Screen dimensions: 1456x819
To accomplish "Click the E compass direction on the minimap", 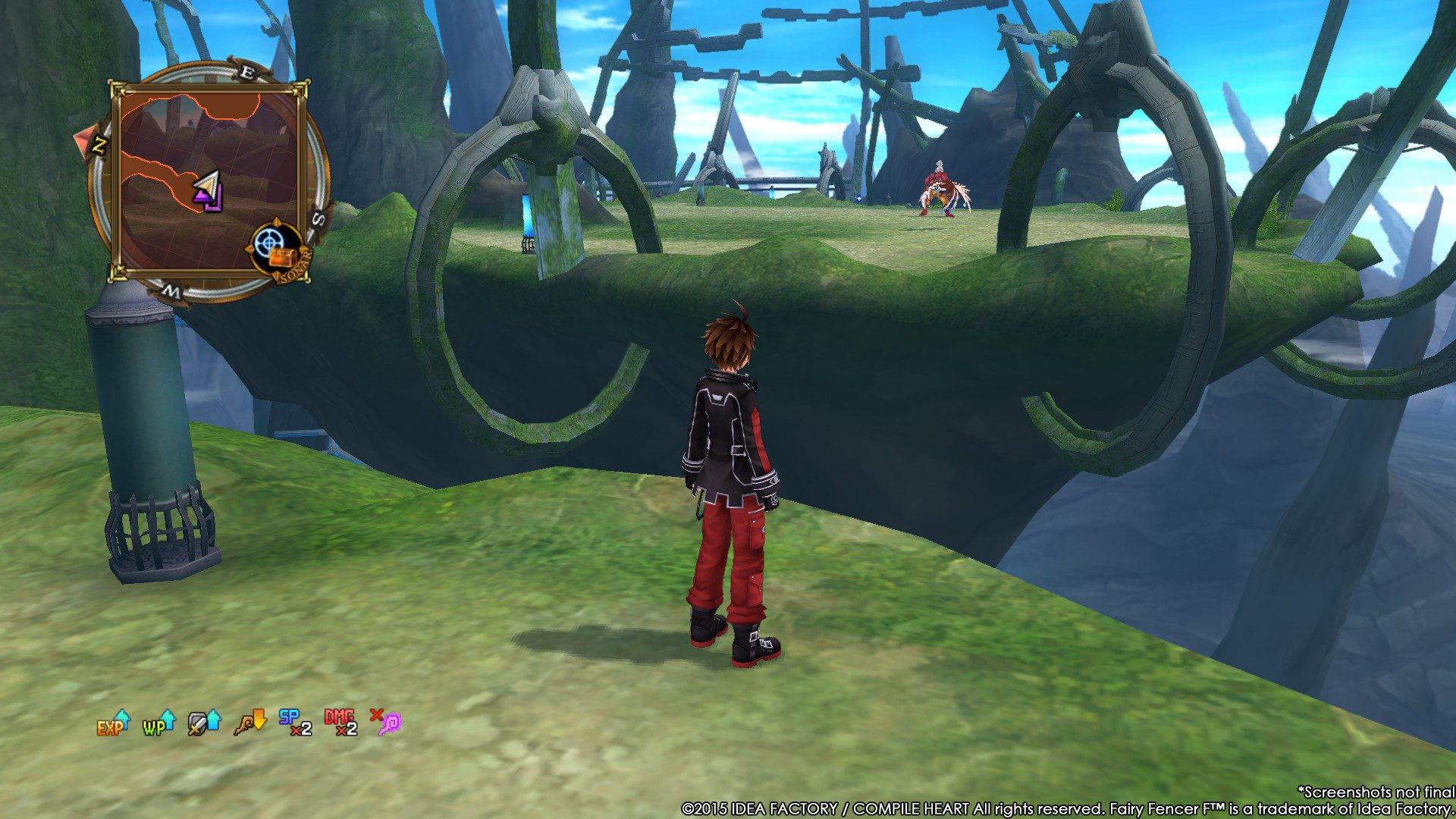I will tap(248, 71).
